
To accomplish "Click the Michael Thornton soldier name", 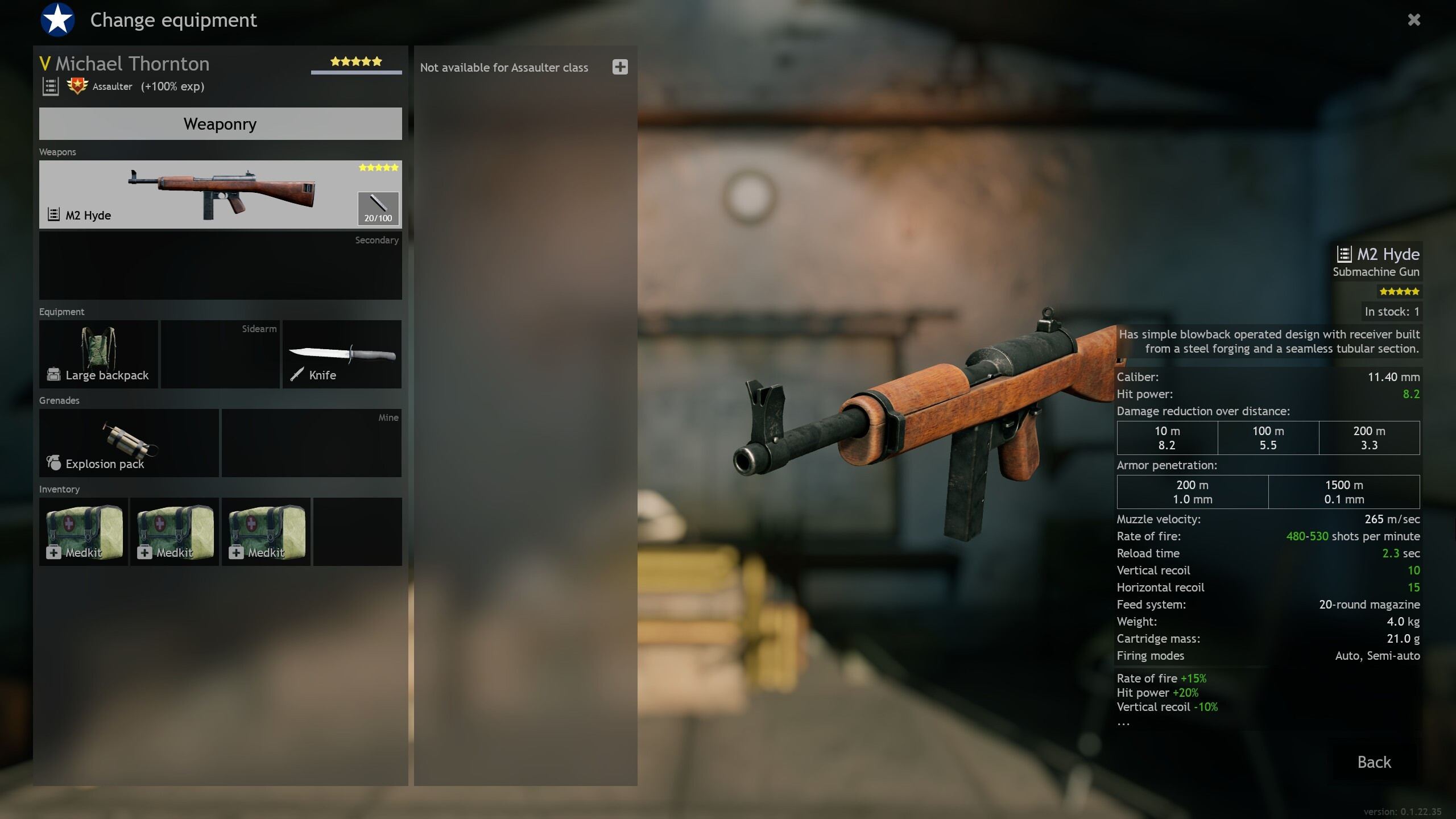I will tap(132, 64).
